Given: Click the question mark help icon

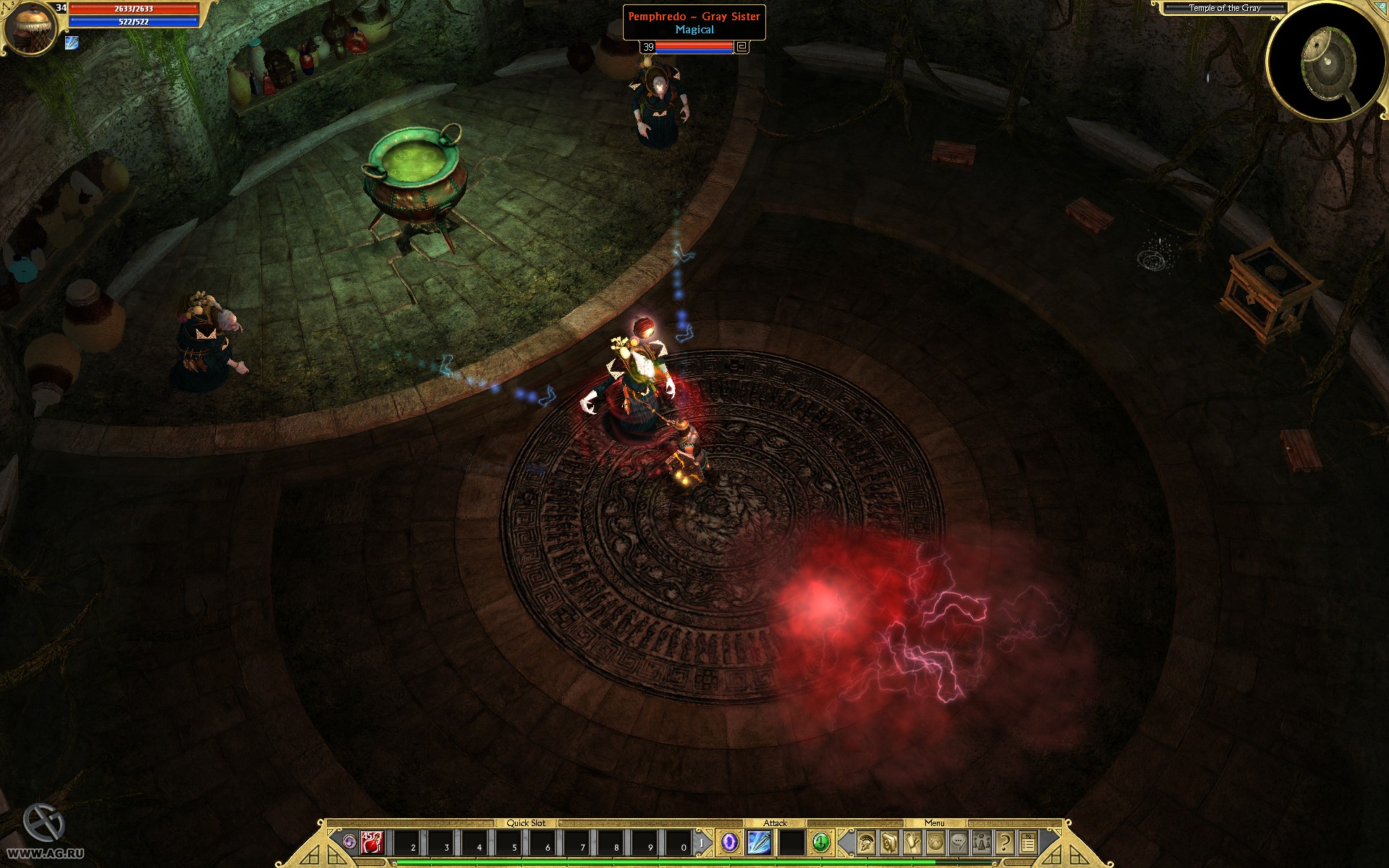Looking at the screenshot, I should (1005, 842).
